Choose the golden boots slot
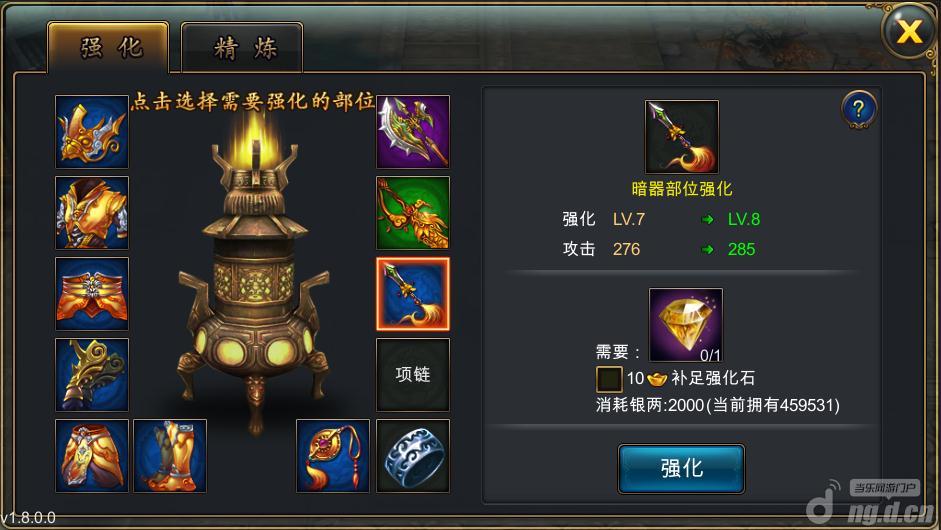This screenshot has height=530, width=941. (170, 456)
